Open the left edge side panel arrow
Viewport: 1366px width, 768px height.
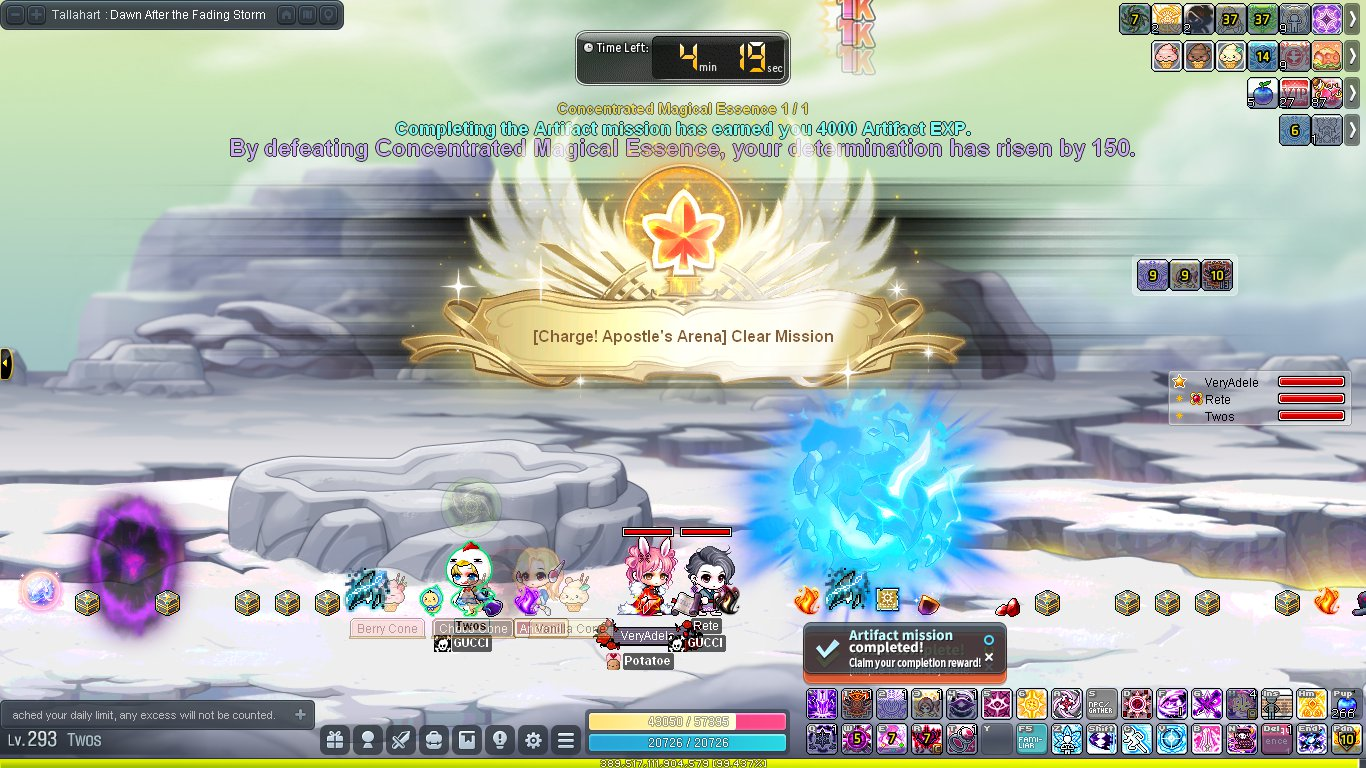6,364
